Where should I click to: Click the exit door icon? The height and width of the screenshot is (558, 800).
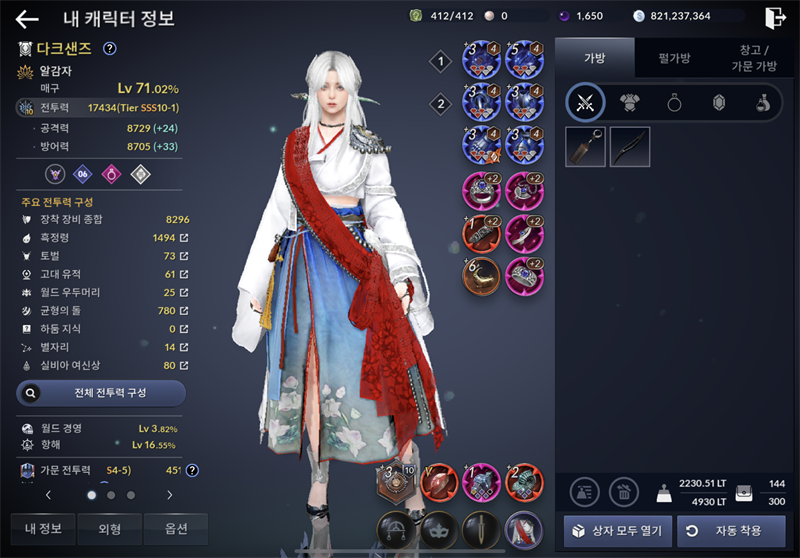[x=774, y=17]
